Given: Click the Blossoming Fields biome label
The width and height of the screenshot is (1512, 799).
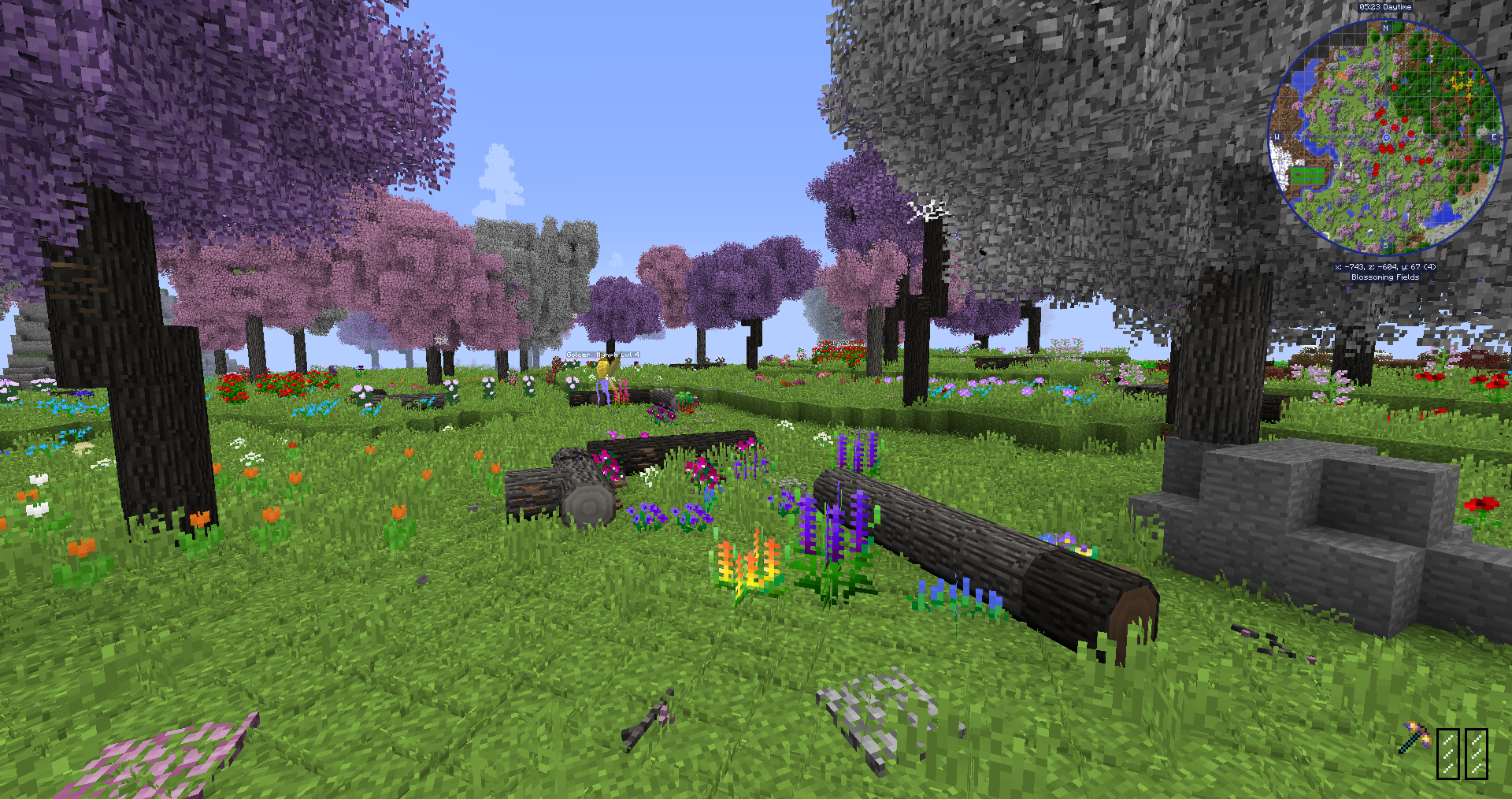Looking at the screenshot, I should [x=1384, y=277].
